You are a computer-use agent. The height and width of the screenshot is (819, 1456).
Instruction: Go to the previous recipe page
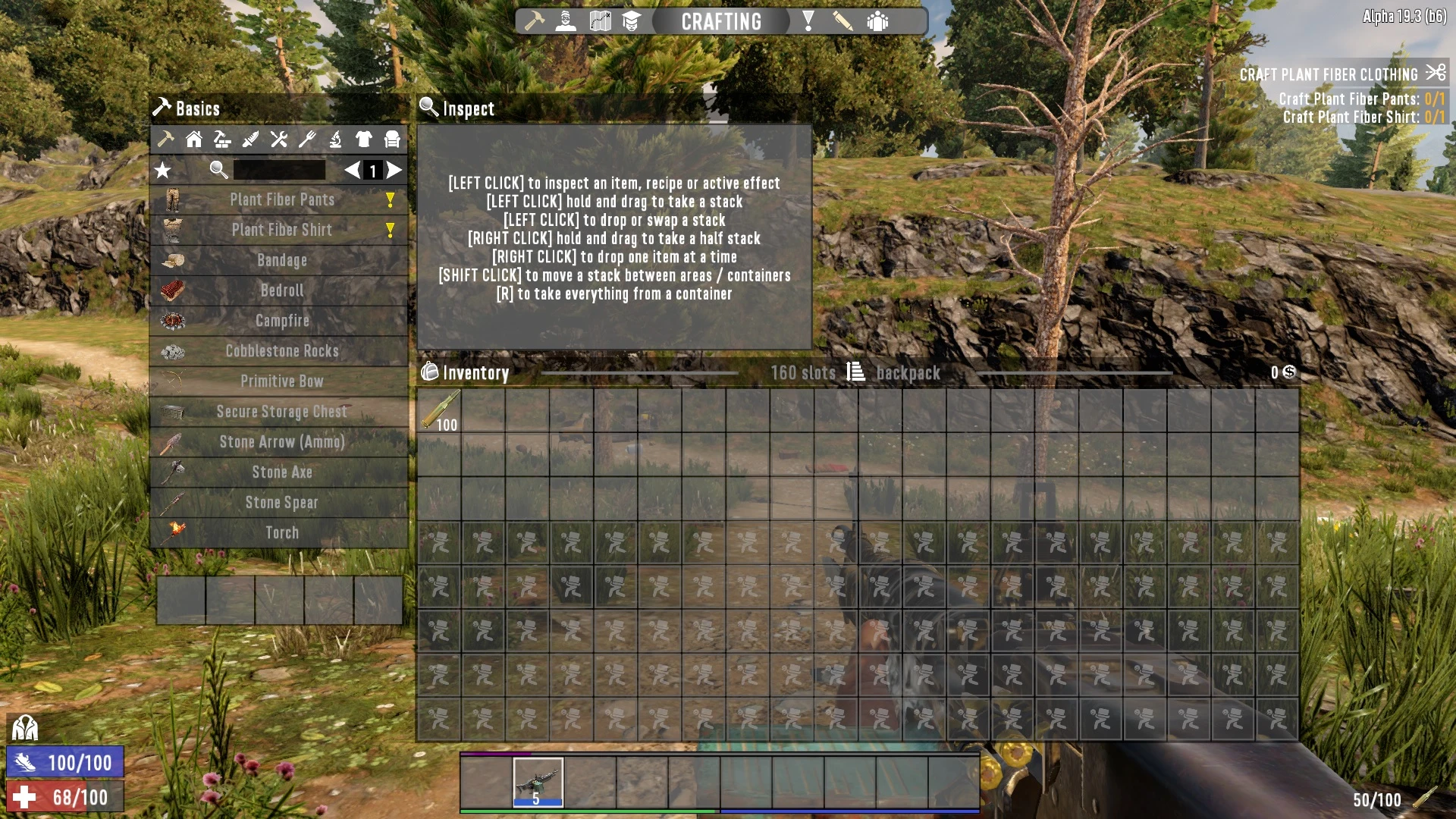[352, 171]
